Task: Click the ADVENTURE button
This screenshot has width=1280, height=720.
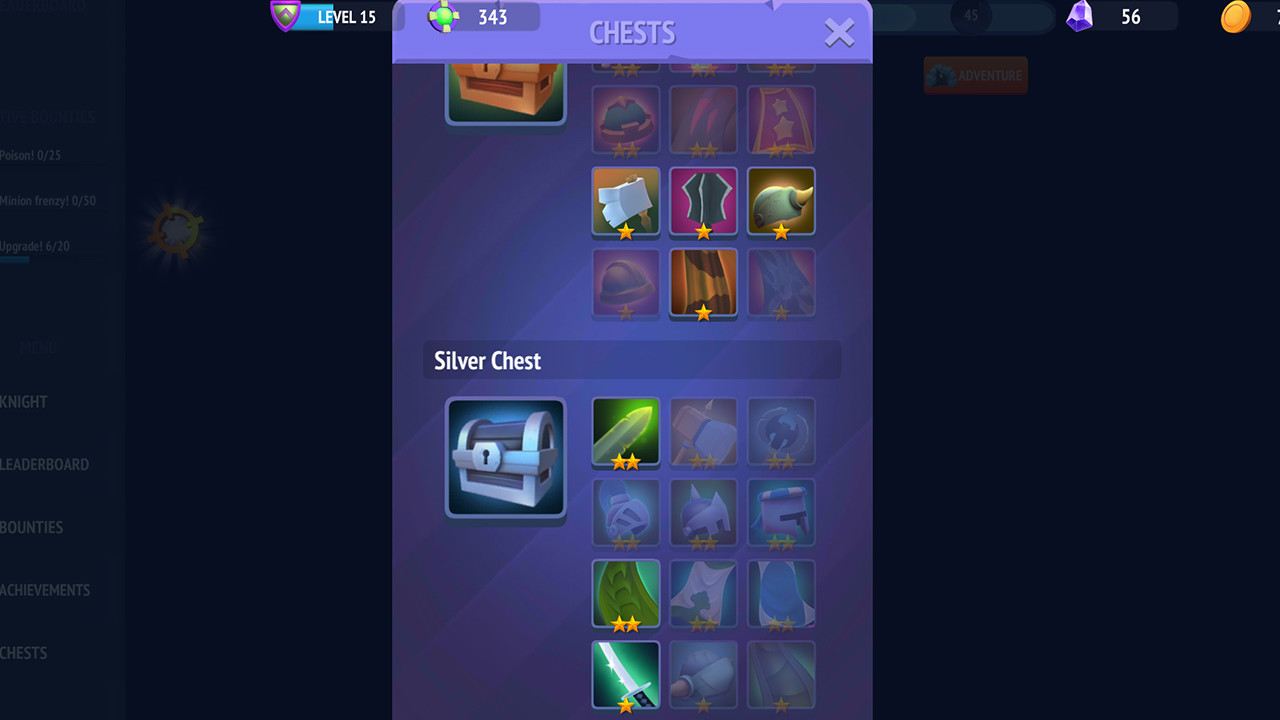Action: (975, 75)
